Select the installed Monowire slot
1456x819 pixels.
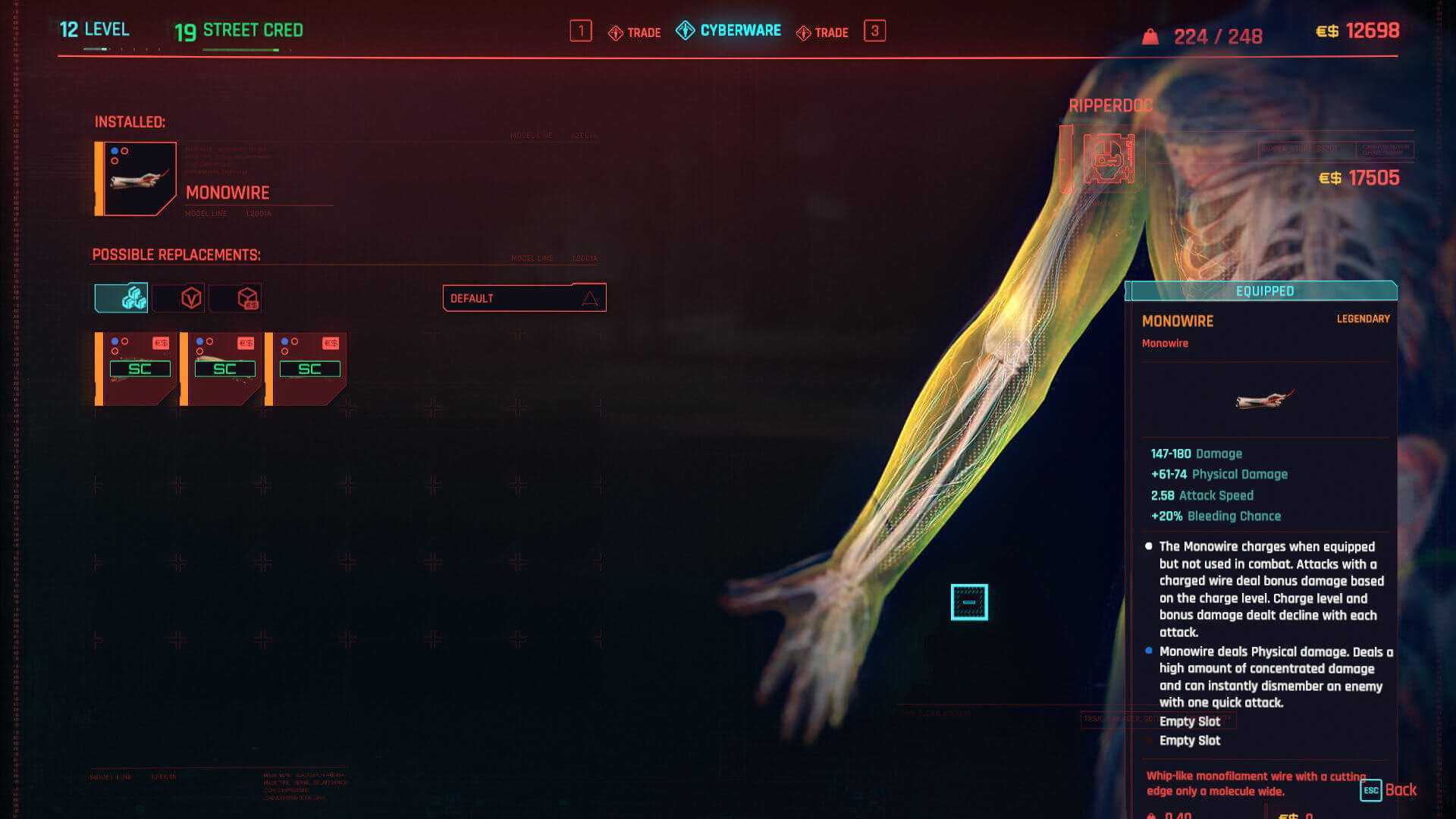(136, 179)
